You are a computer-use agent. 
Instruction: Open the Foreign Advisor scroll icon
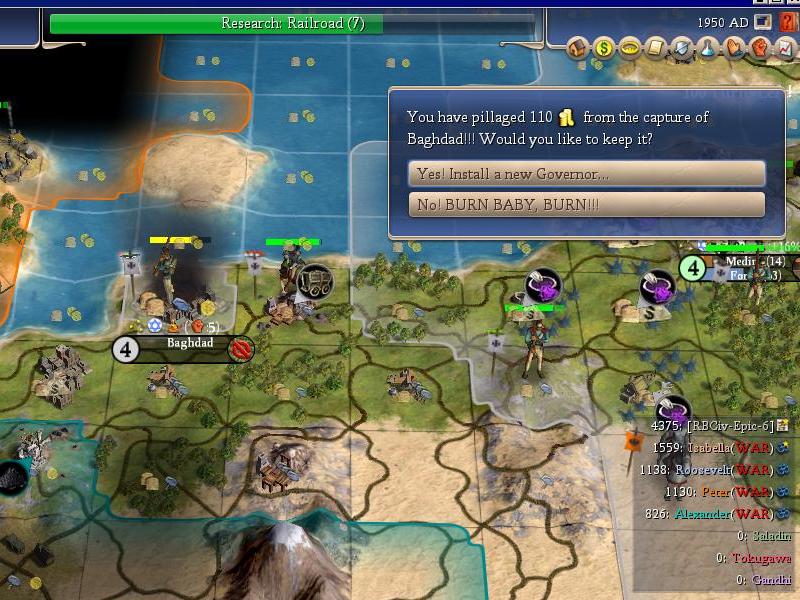click(x=656, y=48)
